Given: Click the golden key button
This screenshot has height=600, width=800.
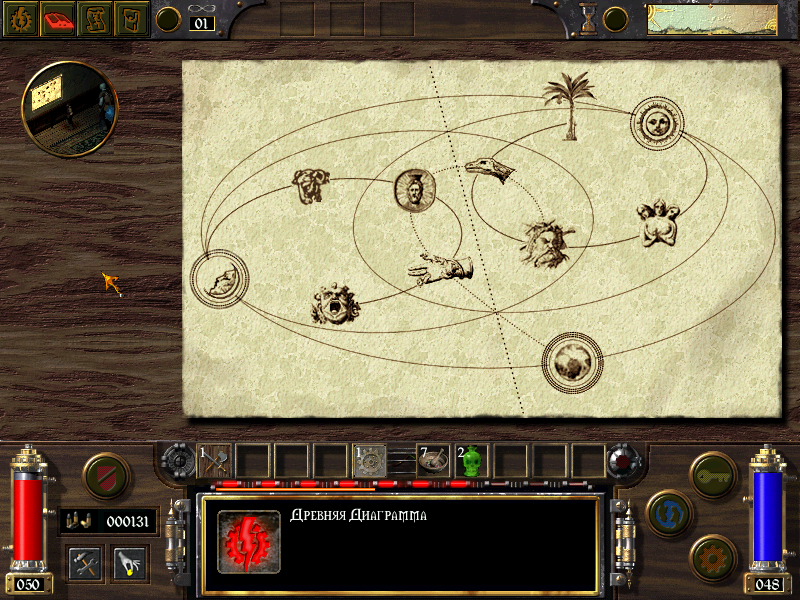Looking at the screenshot, I should point(713,473).
